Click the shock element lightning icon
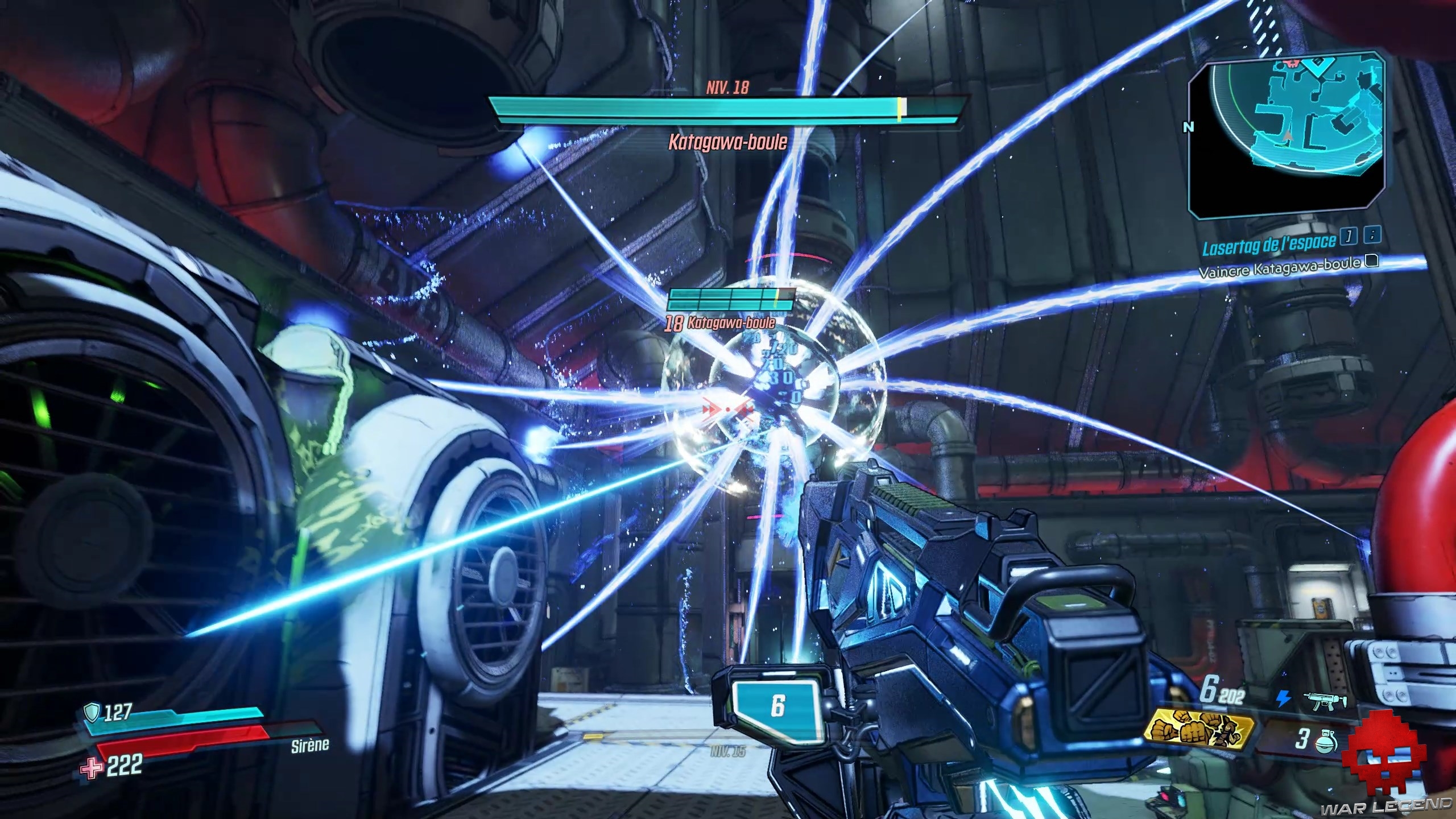 [x=1283, y=699]
